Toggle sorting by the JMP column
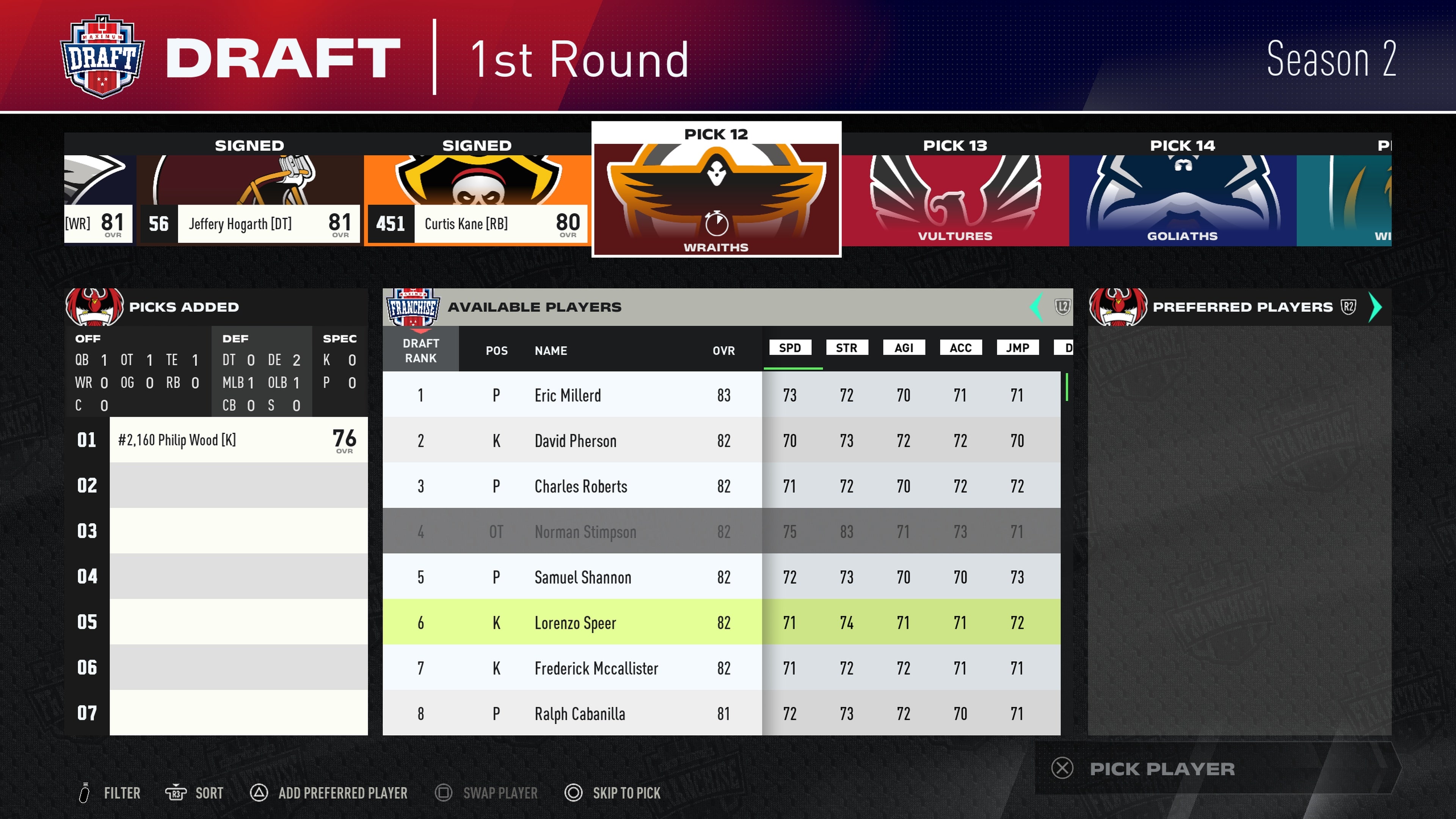The height and width of the screenshot is (819, 1456). coord(1017,348)
